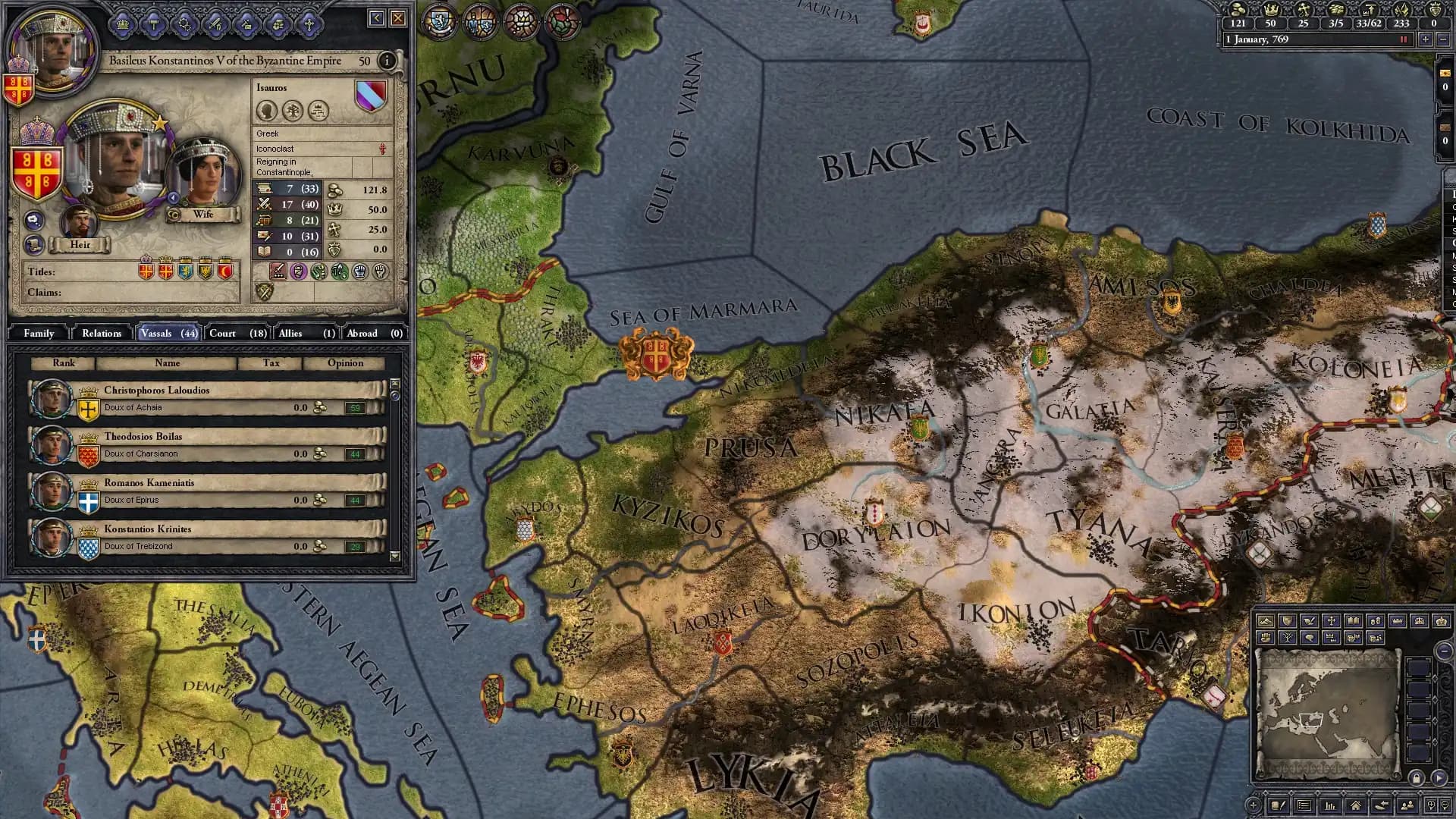Switch to the Court tab
The width and height of the screenshot is (1456, 819).
pyautogui.click(x=223, y=333)
